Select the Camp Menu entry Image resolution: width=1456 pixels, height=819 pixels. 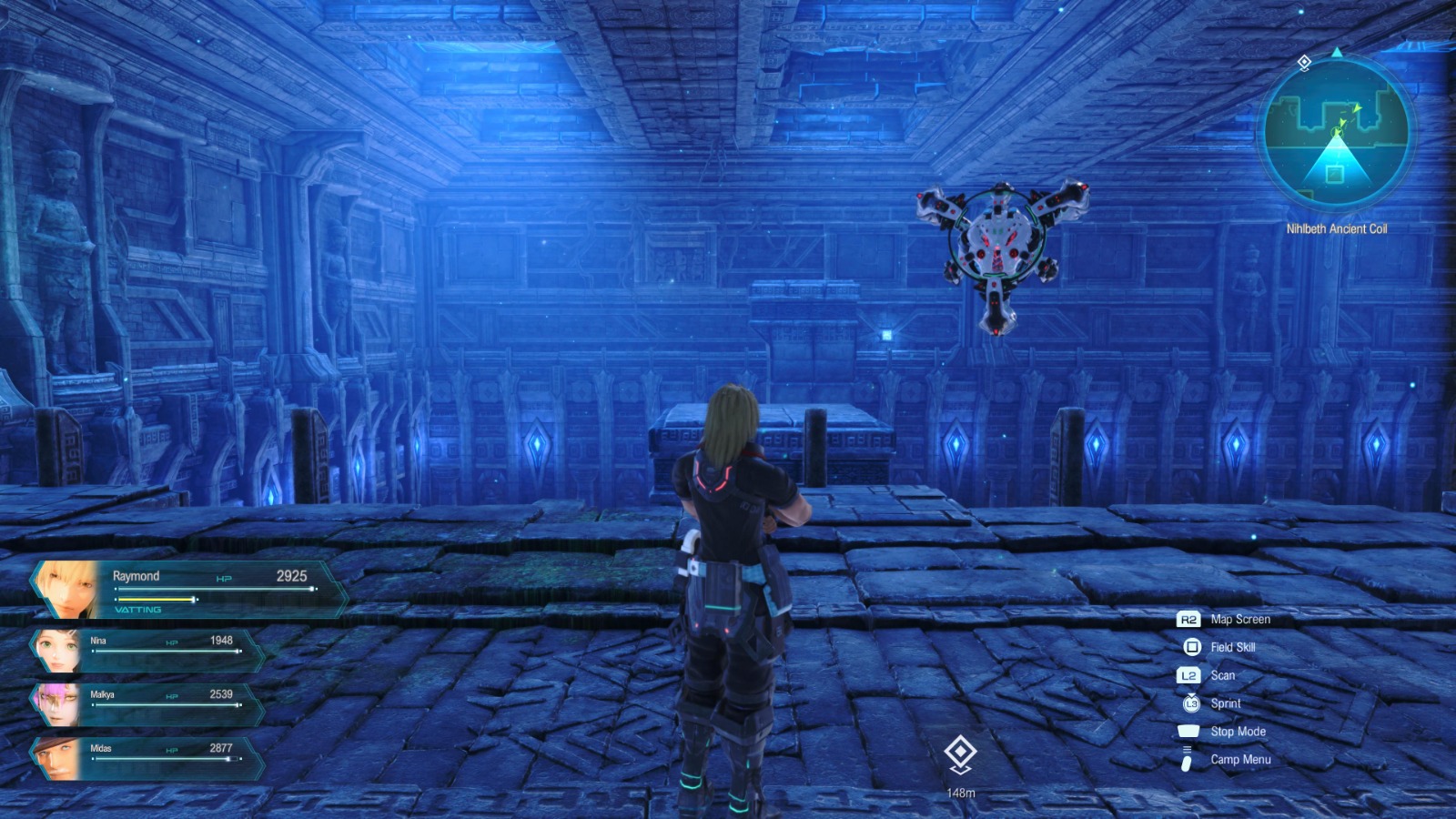(1239, 759)
